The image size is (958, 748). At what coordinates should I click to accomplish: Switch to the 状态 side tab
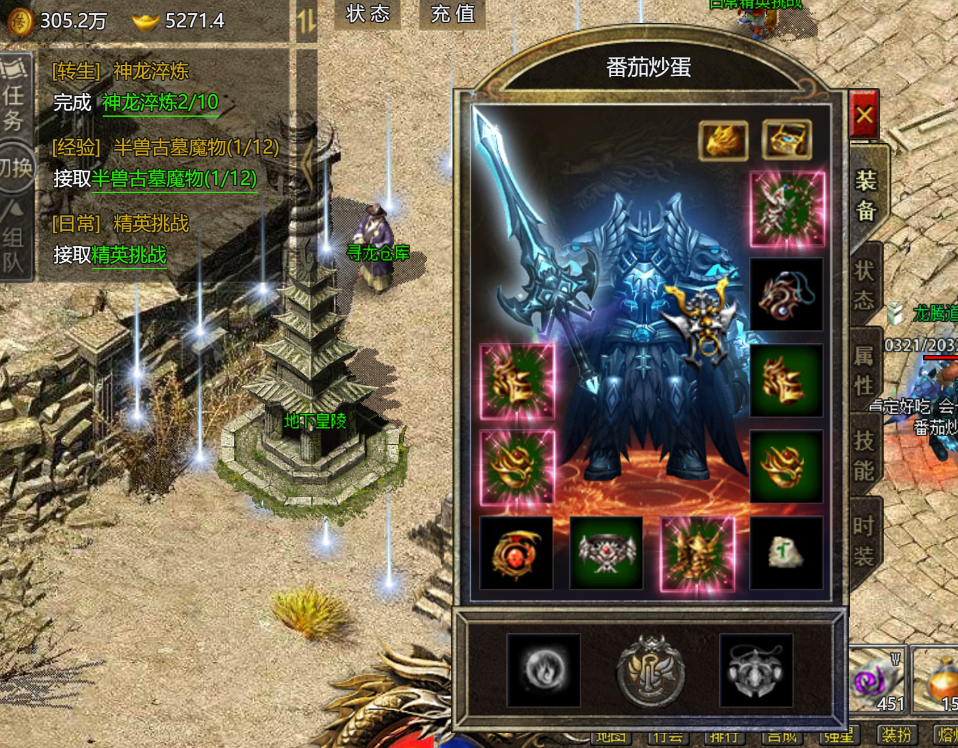[865, 285]
